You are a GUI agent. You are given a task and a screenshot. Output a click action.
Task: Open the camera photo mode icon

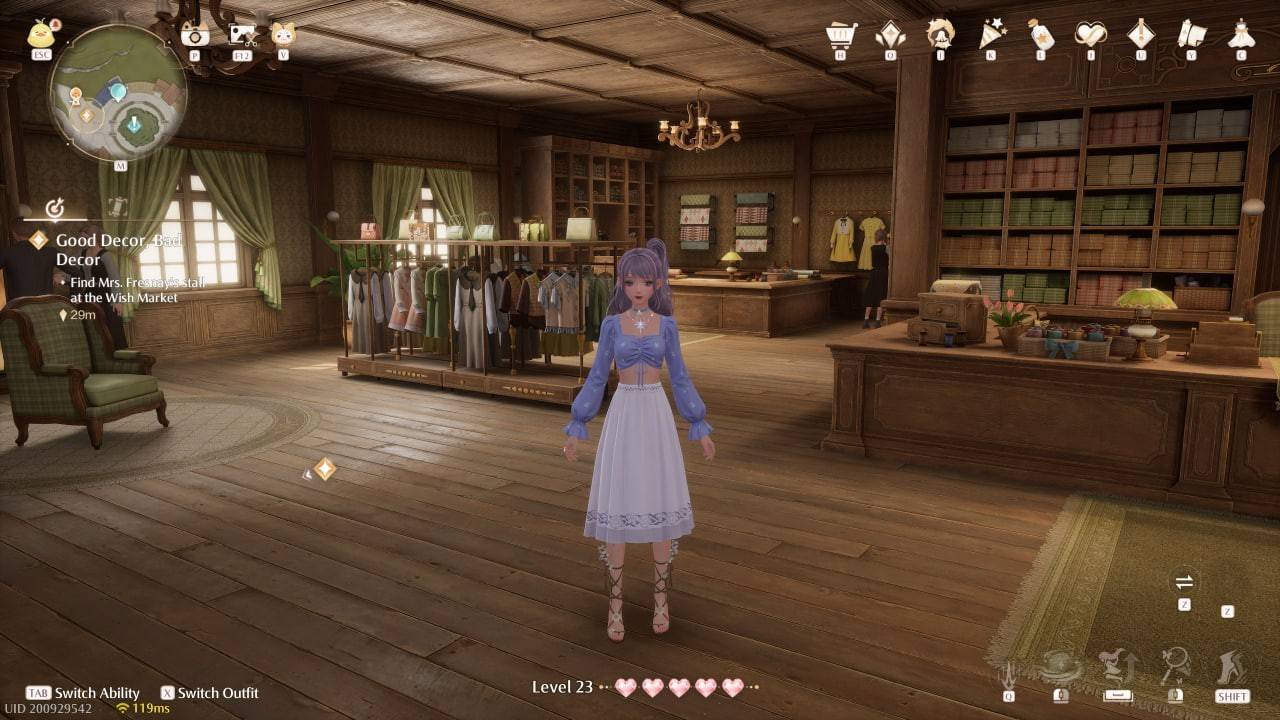tap(195, 35)
